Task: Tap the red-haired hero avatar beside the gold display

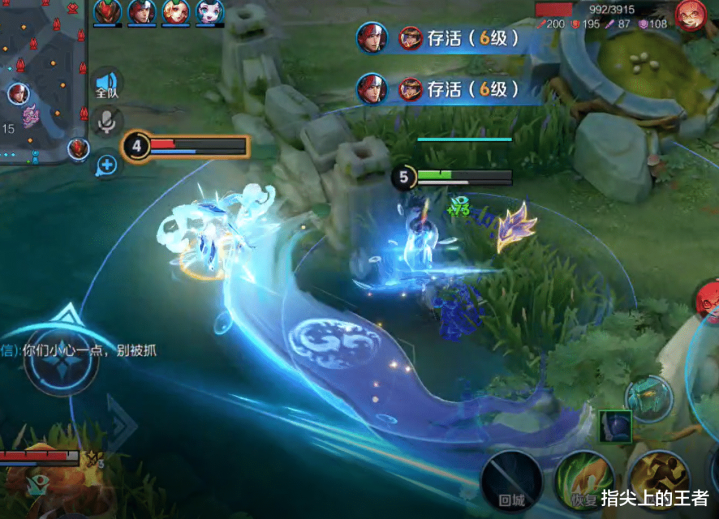Action: [x=690, y=15]
